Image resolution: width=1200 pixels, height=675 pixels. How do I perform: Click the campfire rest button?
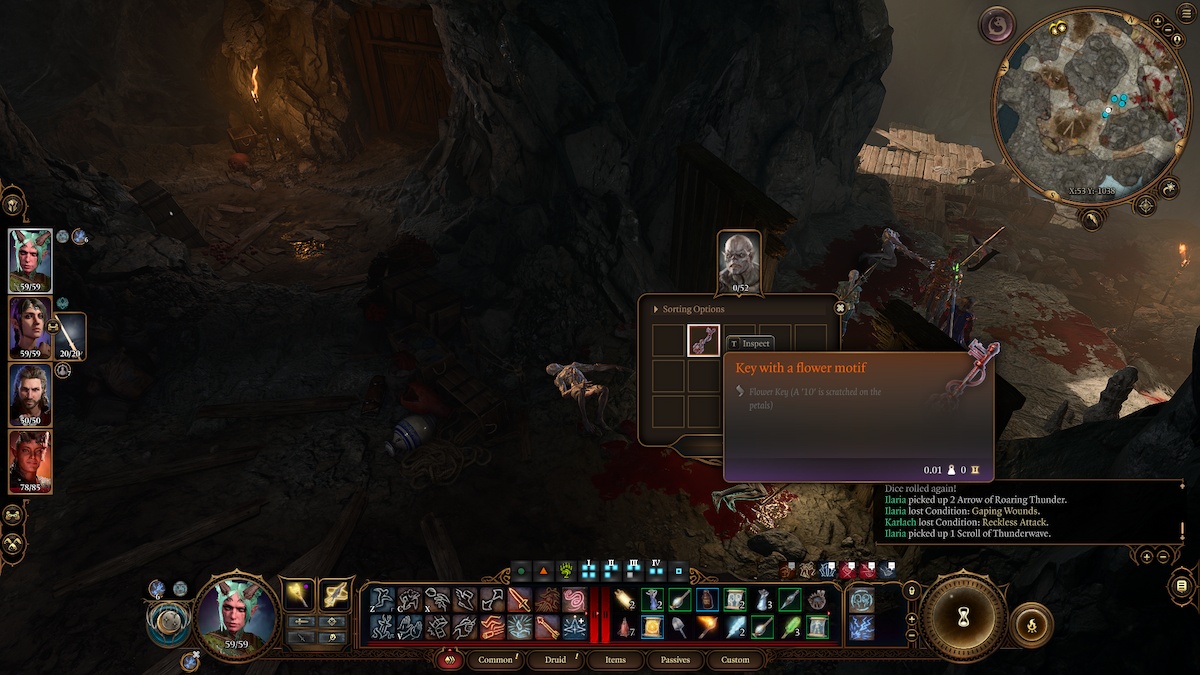point(1030,626)
